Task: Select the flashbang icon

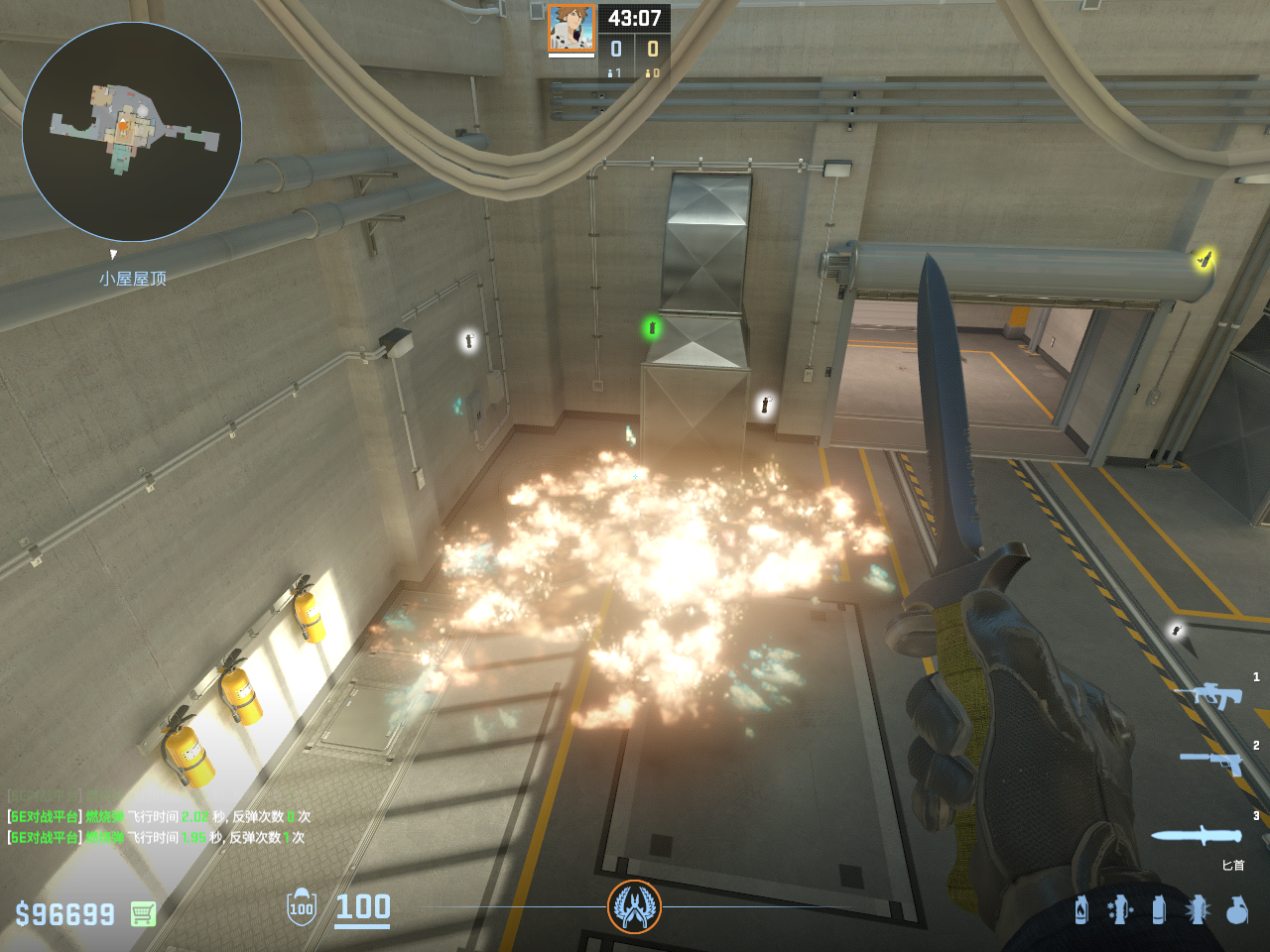Action: [x=1198, y=909]
